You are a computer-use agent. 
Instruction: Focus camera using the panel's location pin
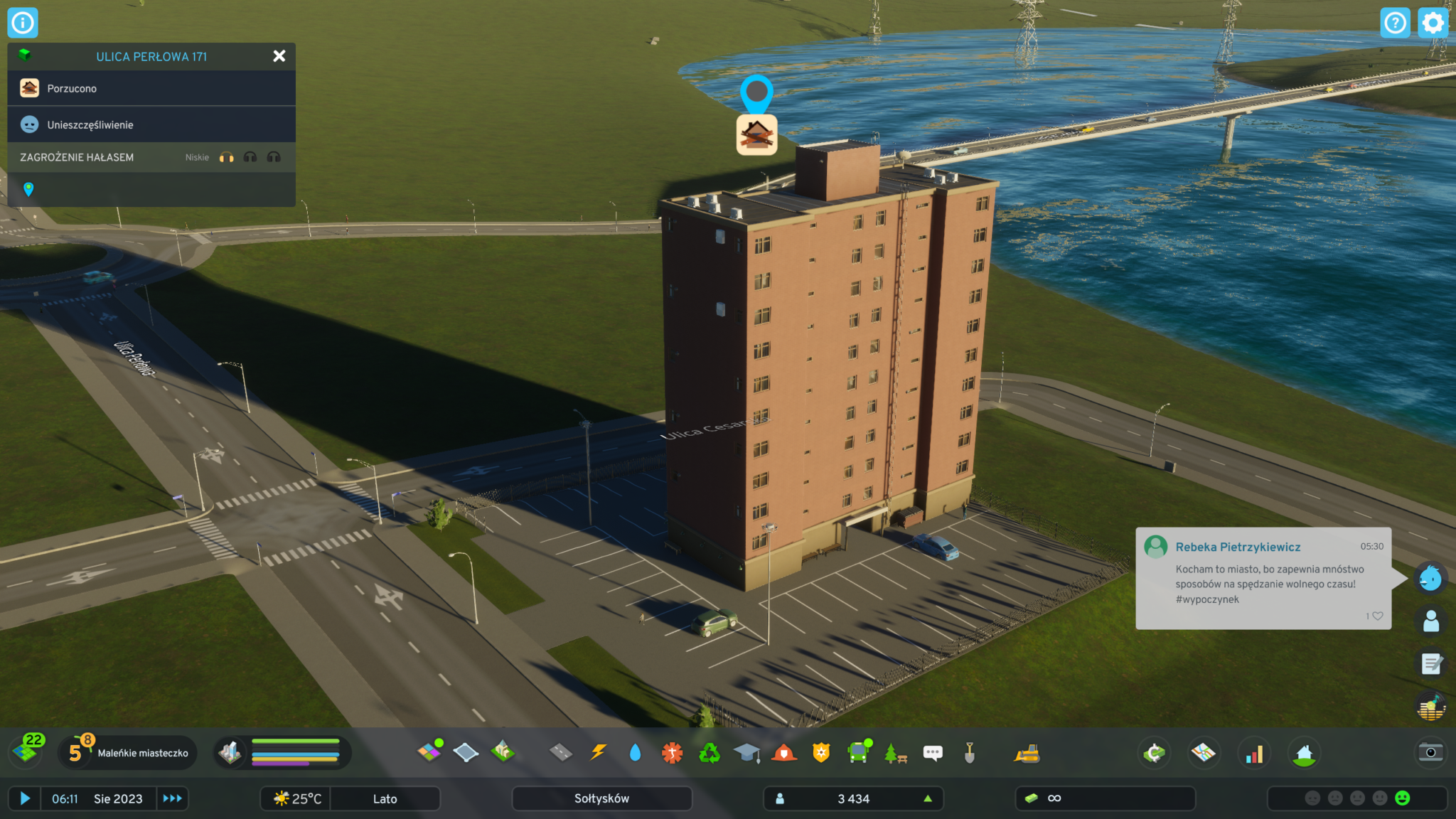pos(28,189)
